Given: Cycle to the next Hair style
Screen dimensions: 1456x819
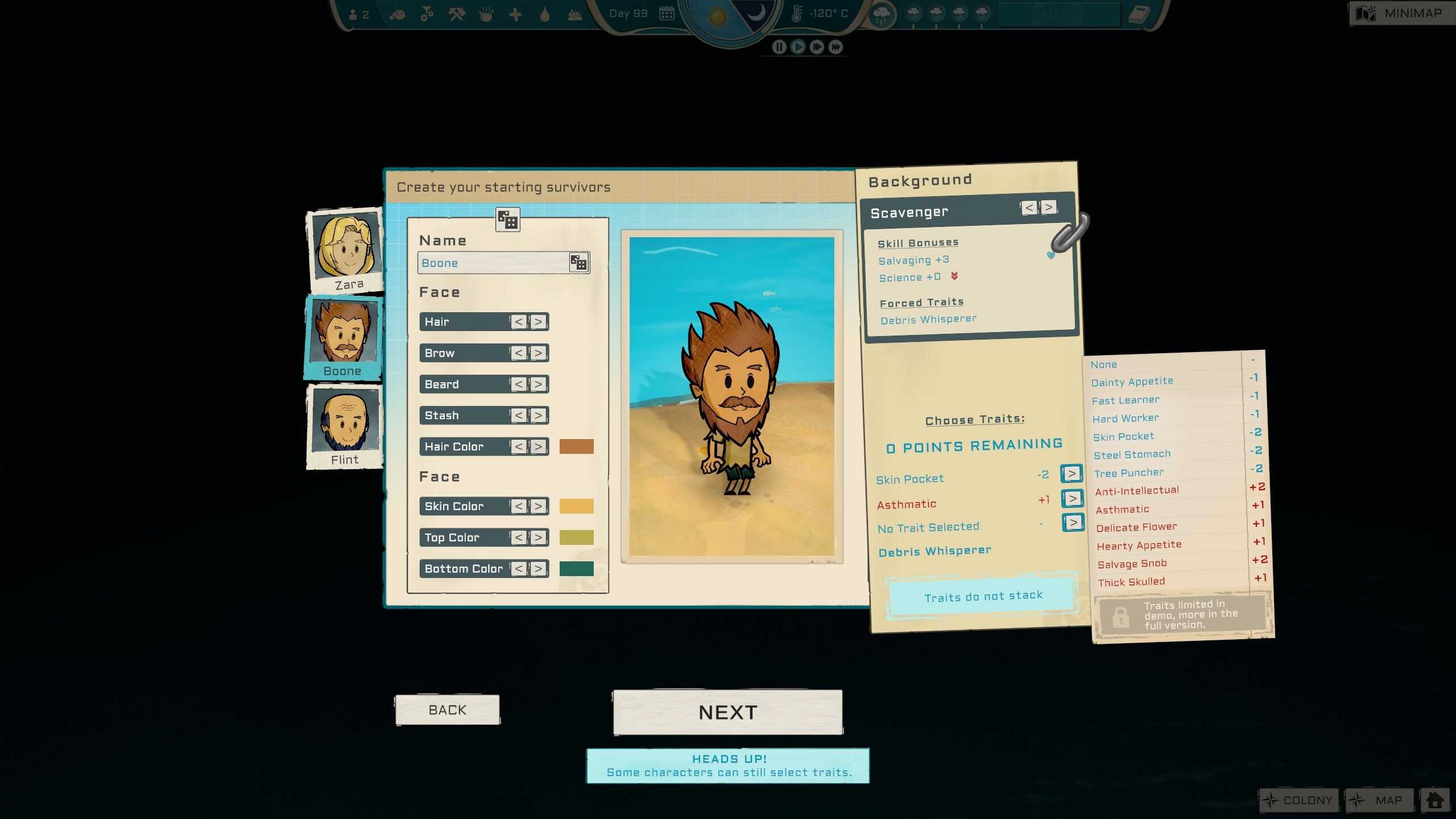Looking at the screenshot, I should point(538,322).
